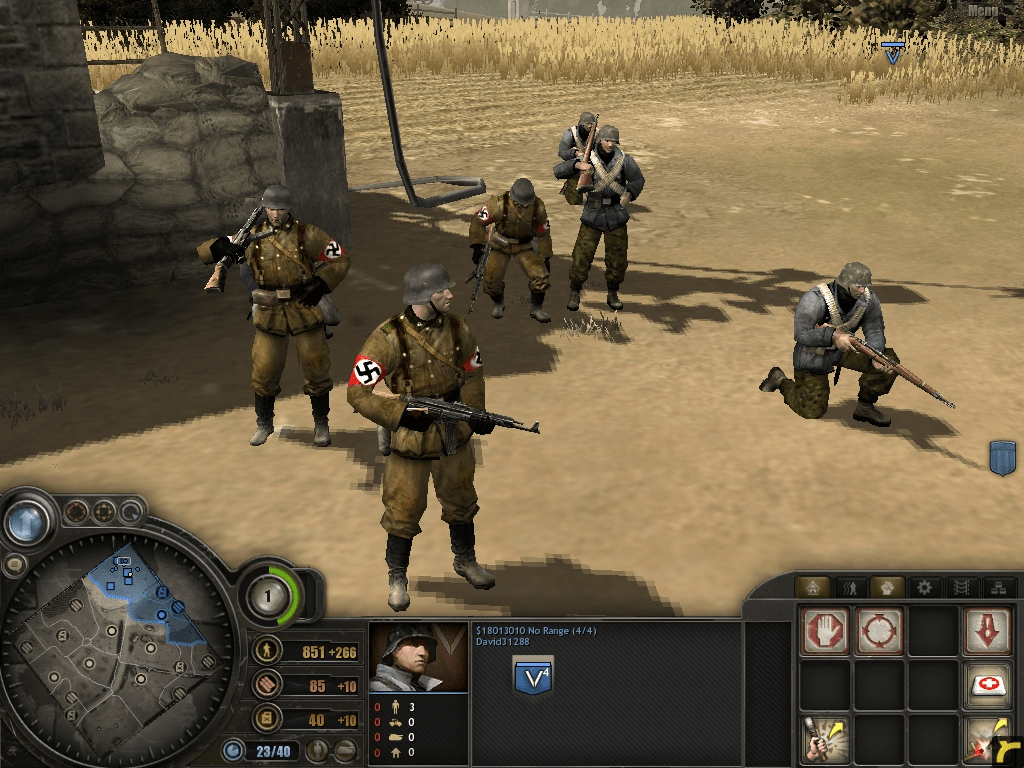
Task: Throw a stick grenade ability
Action: coord(825,739)
